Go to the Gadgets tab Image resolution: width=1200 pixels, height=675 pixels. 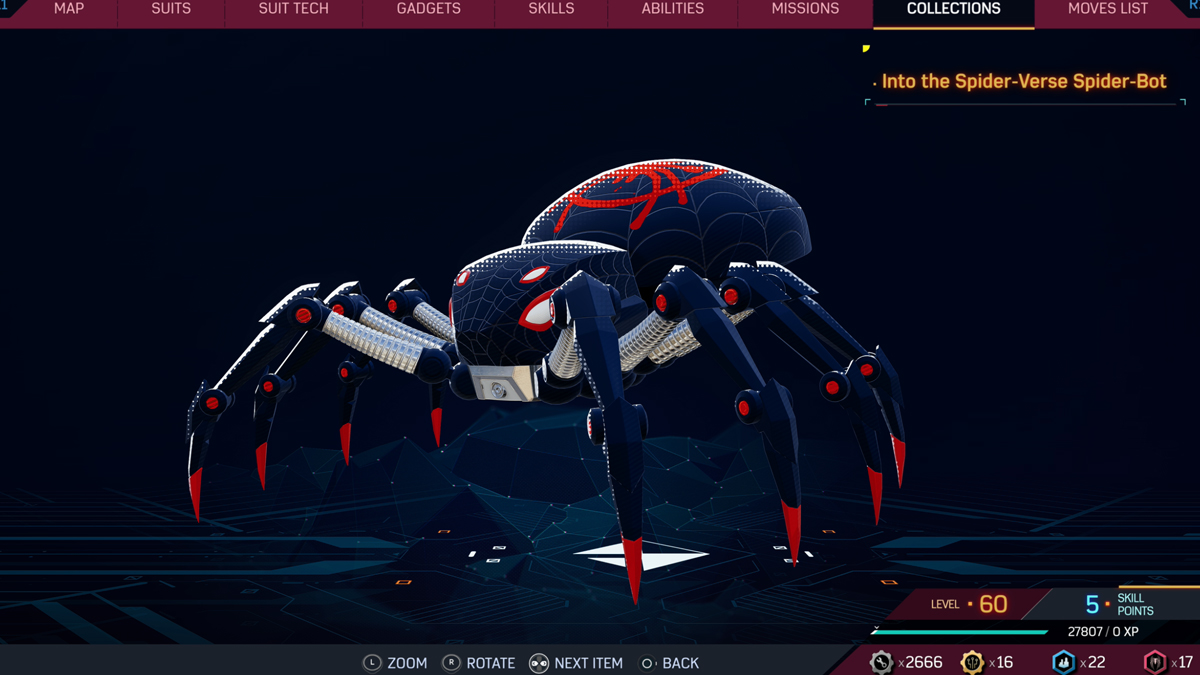[x=428, y=9]
